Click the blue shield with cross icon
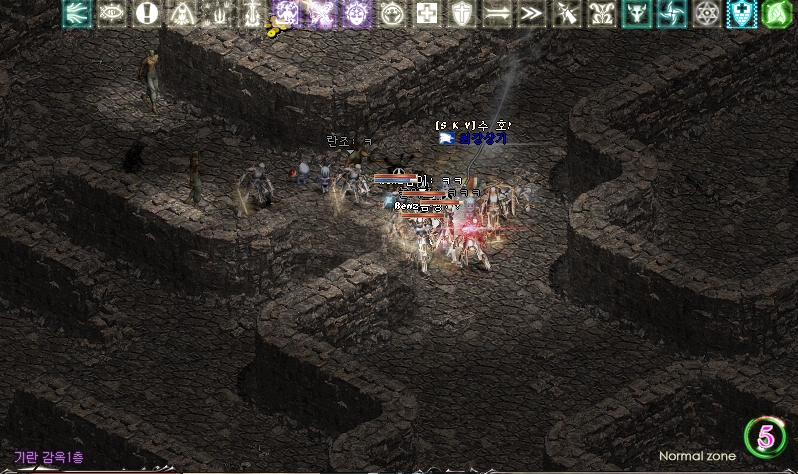The image size is (798, 474). 741,13
